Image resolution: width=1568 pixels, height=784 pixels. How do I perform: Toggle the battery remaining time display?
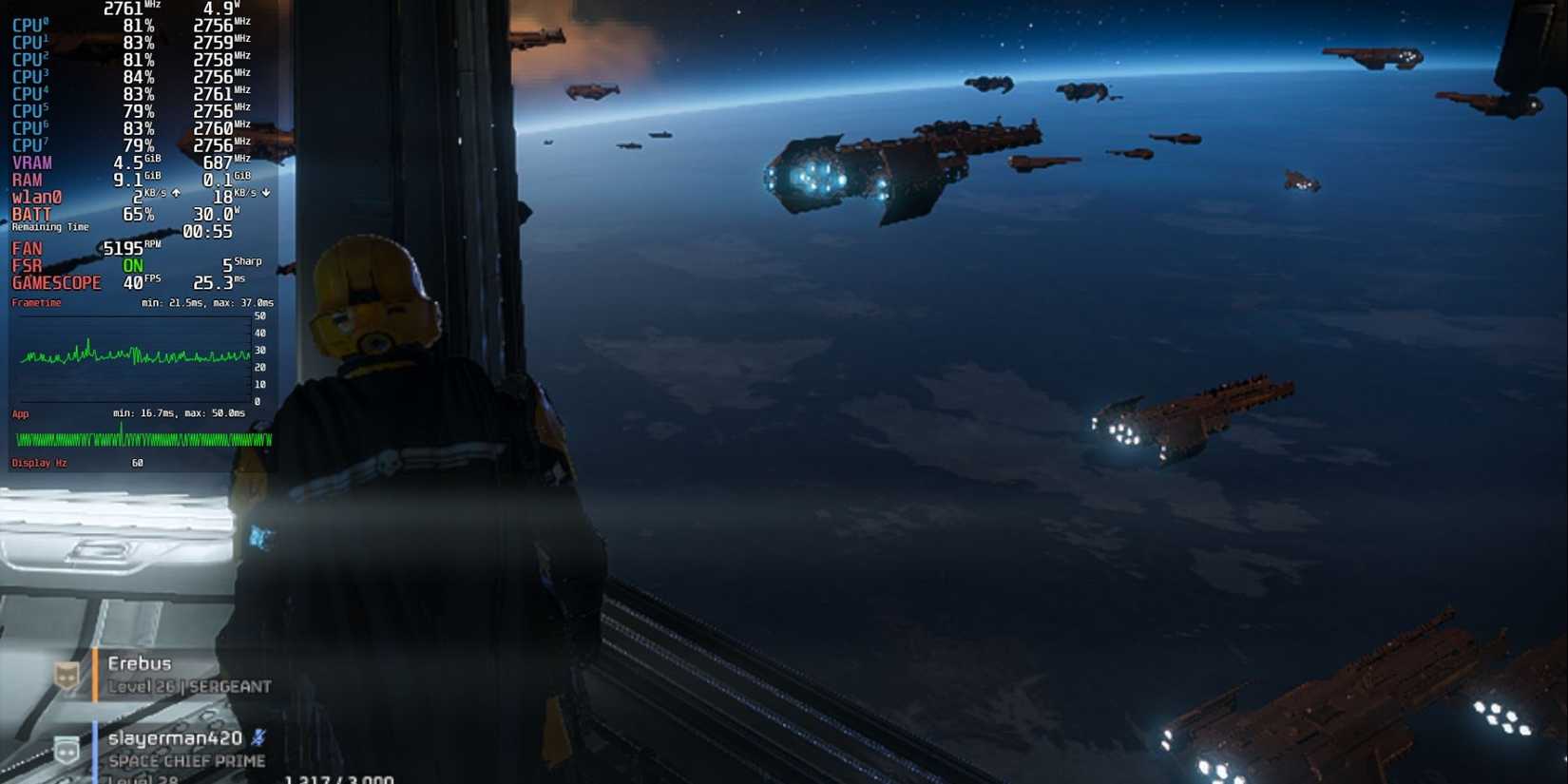coord(49,227)
